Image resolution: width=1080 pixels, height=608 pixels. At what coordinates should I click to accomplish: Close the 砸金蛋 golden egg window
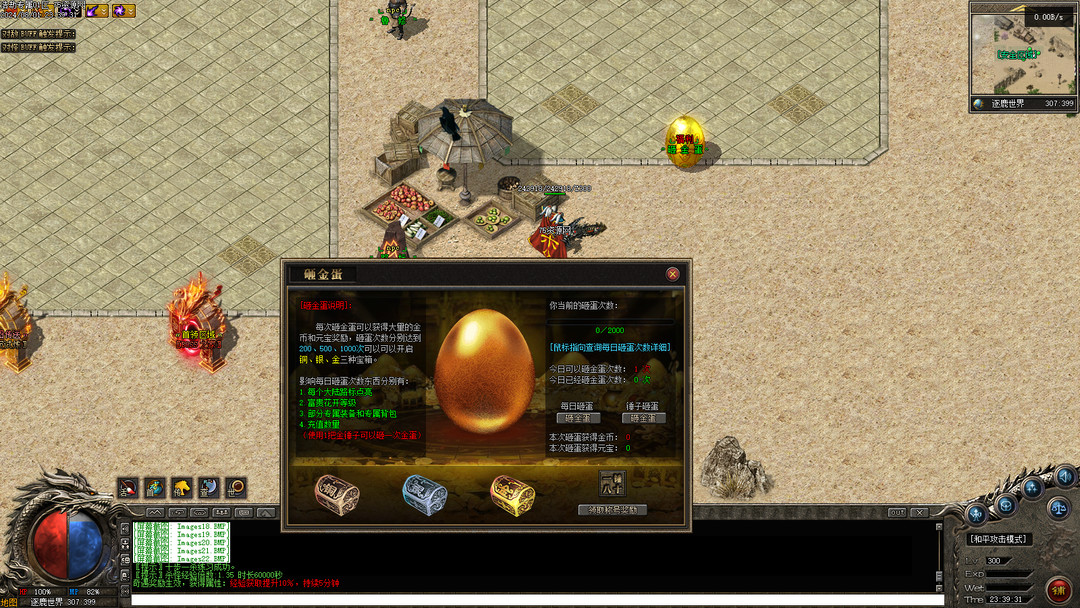(x=673, y=273)
